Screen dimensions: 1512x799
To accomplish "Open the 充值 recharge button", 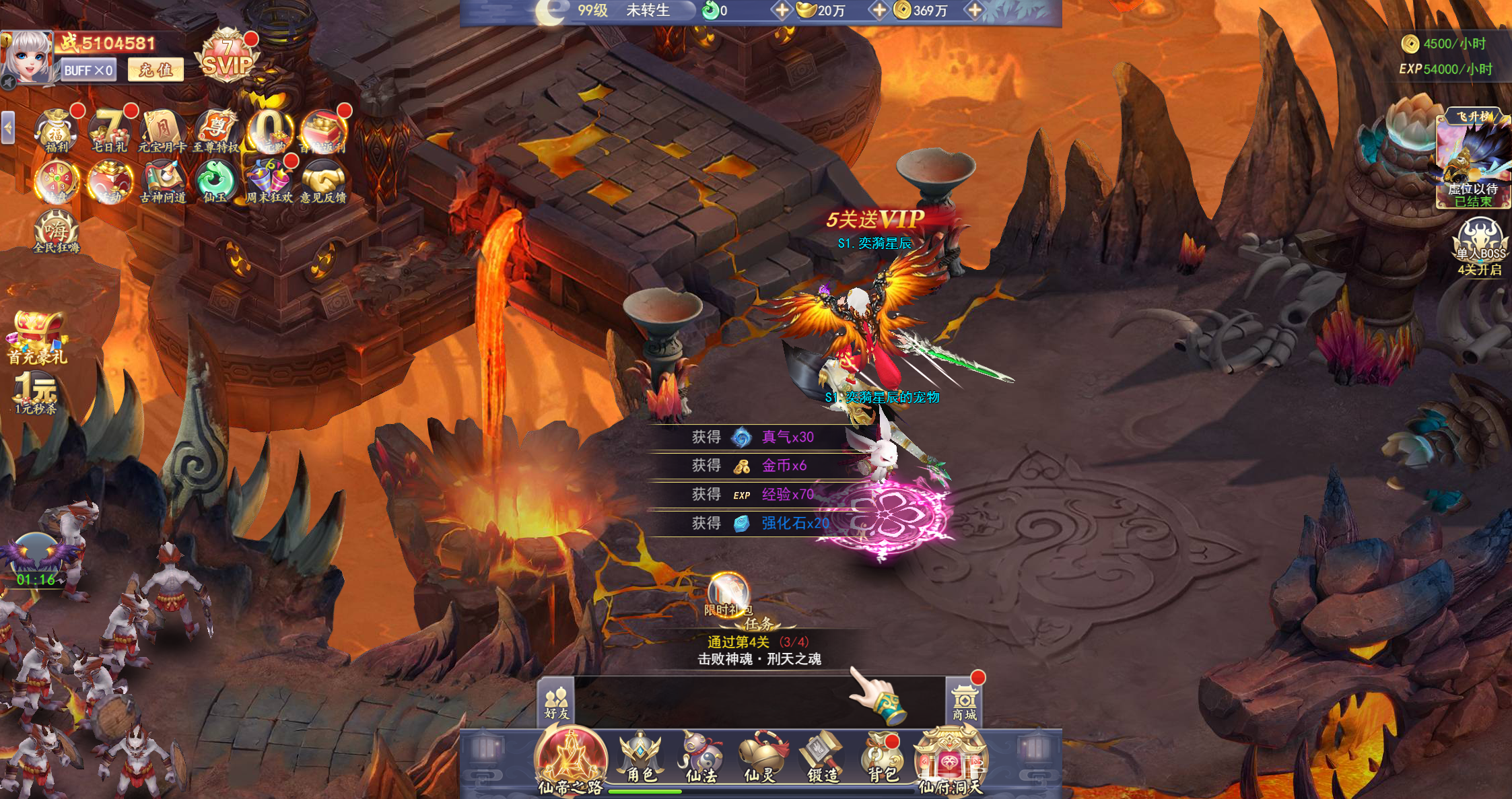I will click(156, 69).
